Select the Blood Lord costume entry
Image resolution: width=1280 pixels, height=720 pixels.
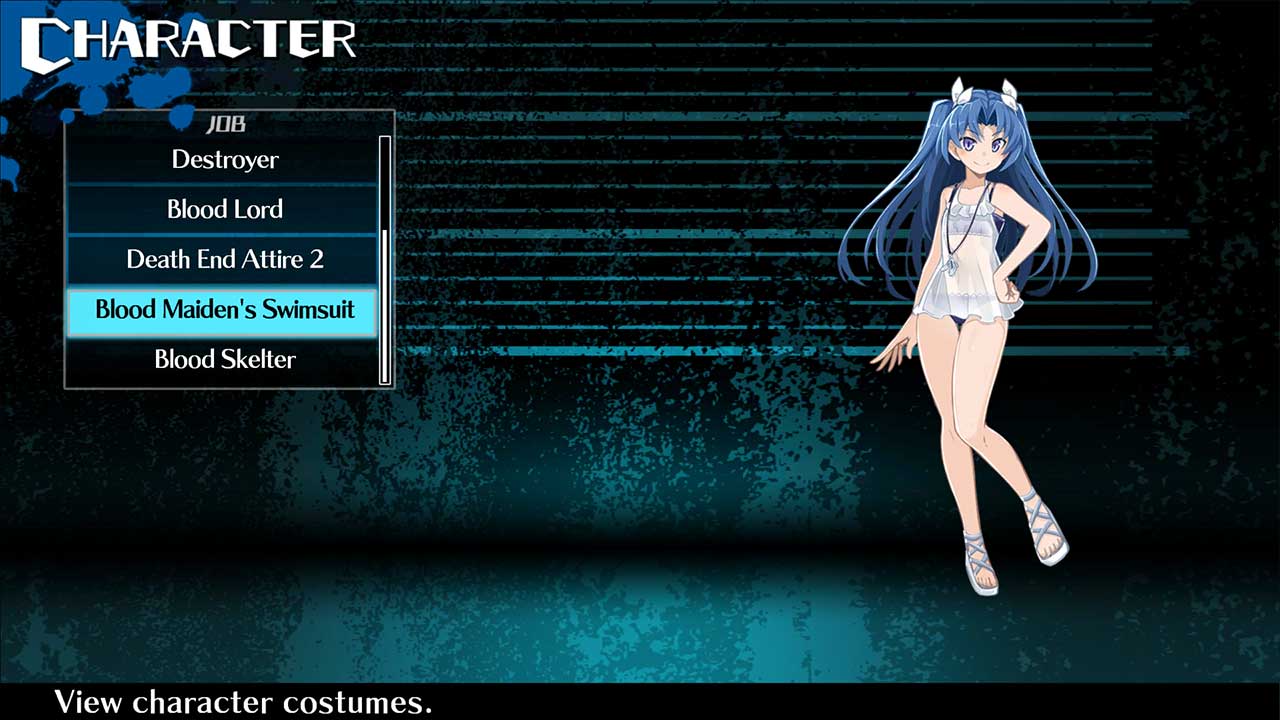click(x=224, y=209)
